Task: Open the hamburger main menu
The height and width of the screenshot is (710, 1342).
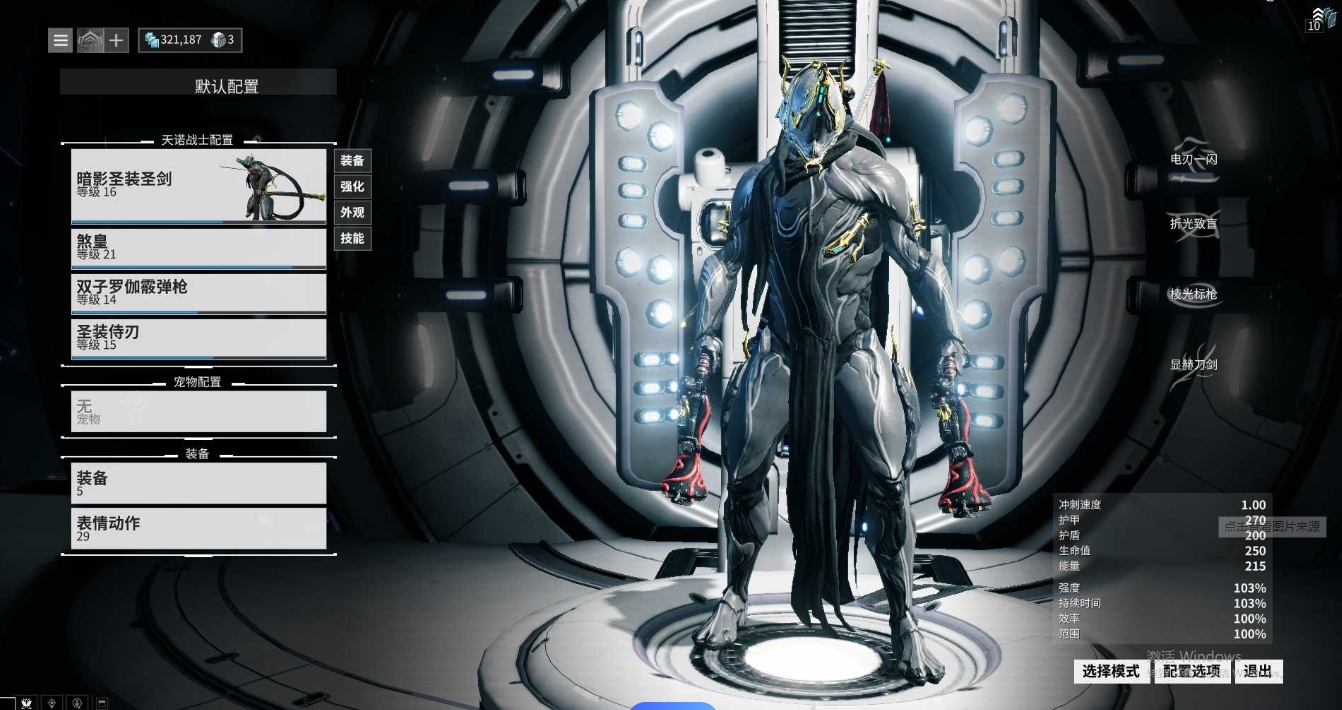Action: [x=61, y=40]
